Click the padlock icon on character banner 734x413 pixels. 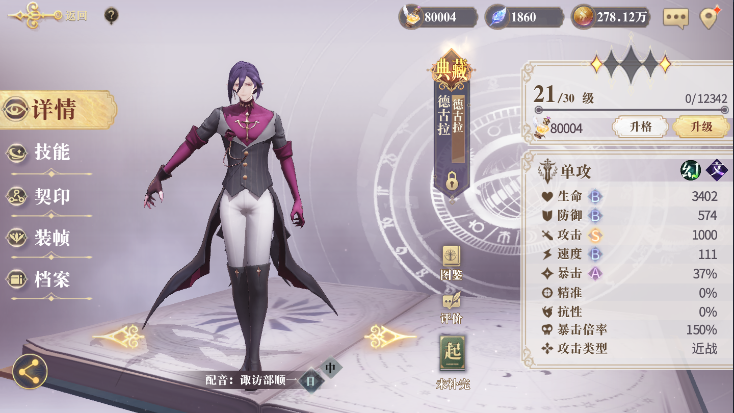coord(452,181)
